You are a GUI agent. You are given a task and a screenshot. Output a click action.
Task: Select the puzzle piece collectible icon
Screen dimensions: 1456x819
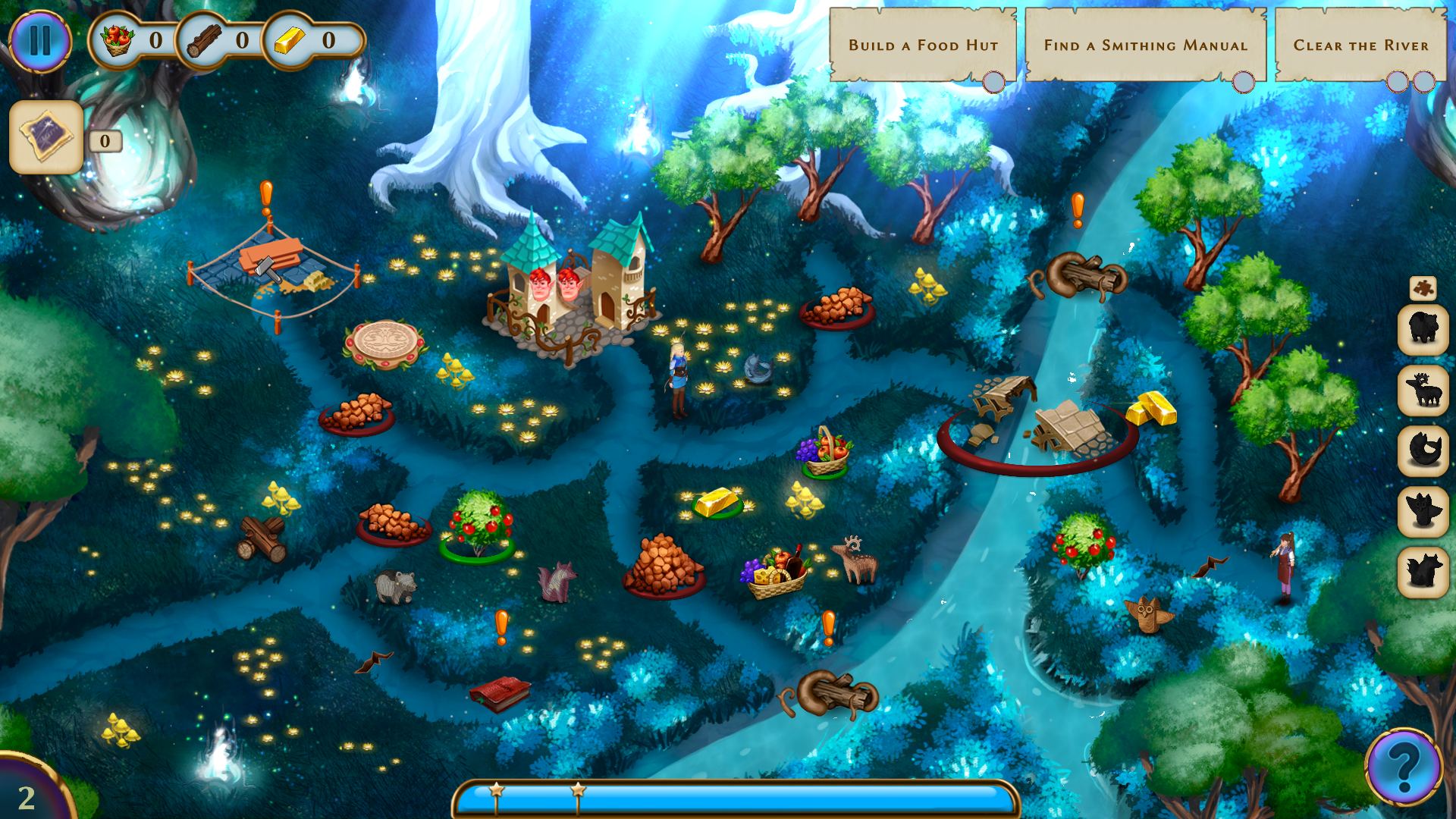click(x=1424, y=286)
